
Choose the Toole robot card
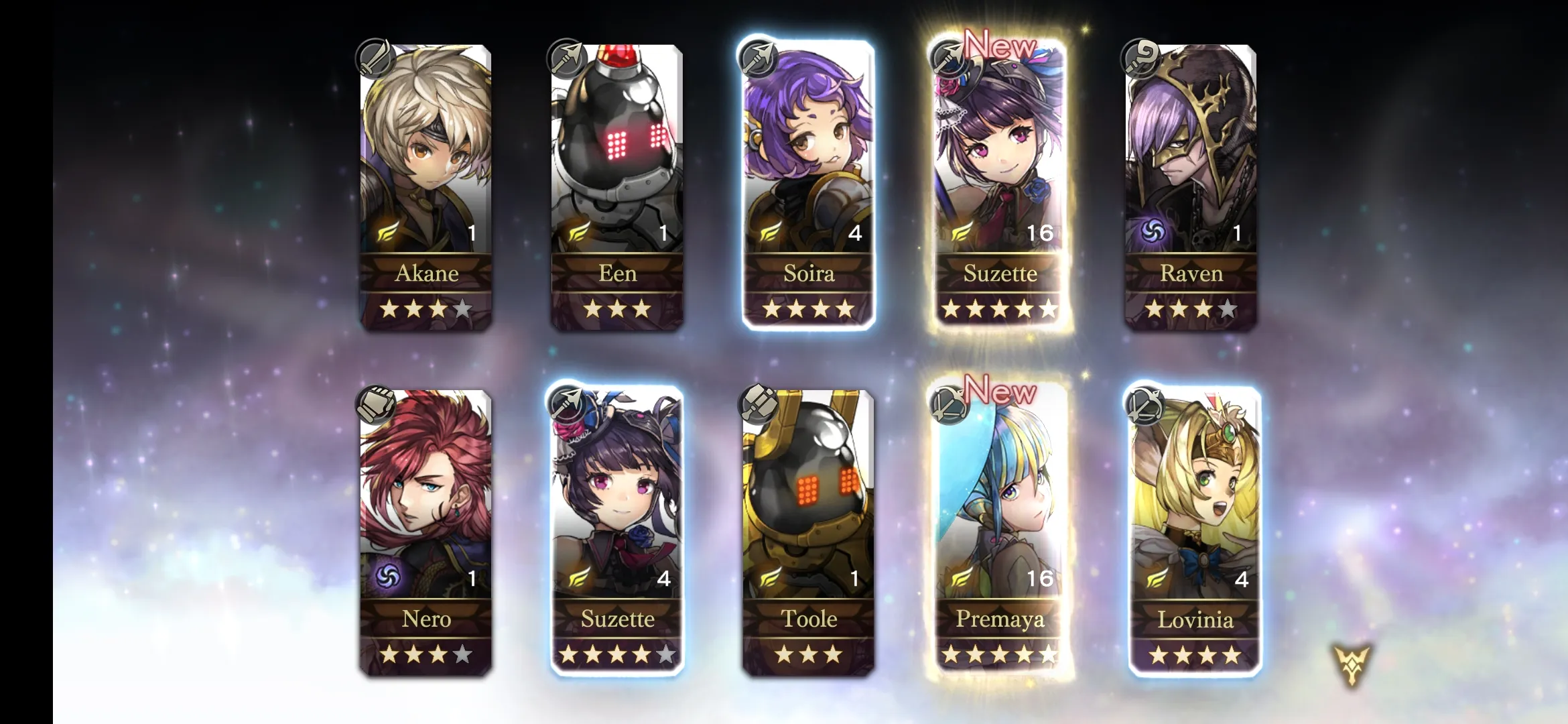click(808, 532)
